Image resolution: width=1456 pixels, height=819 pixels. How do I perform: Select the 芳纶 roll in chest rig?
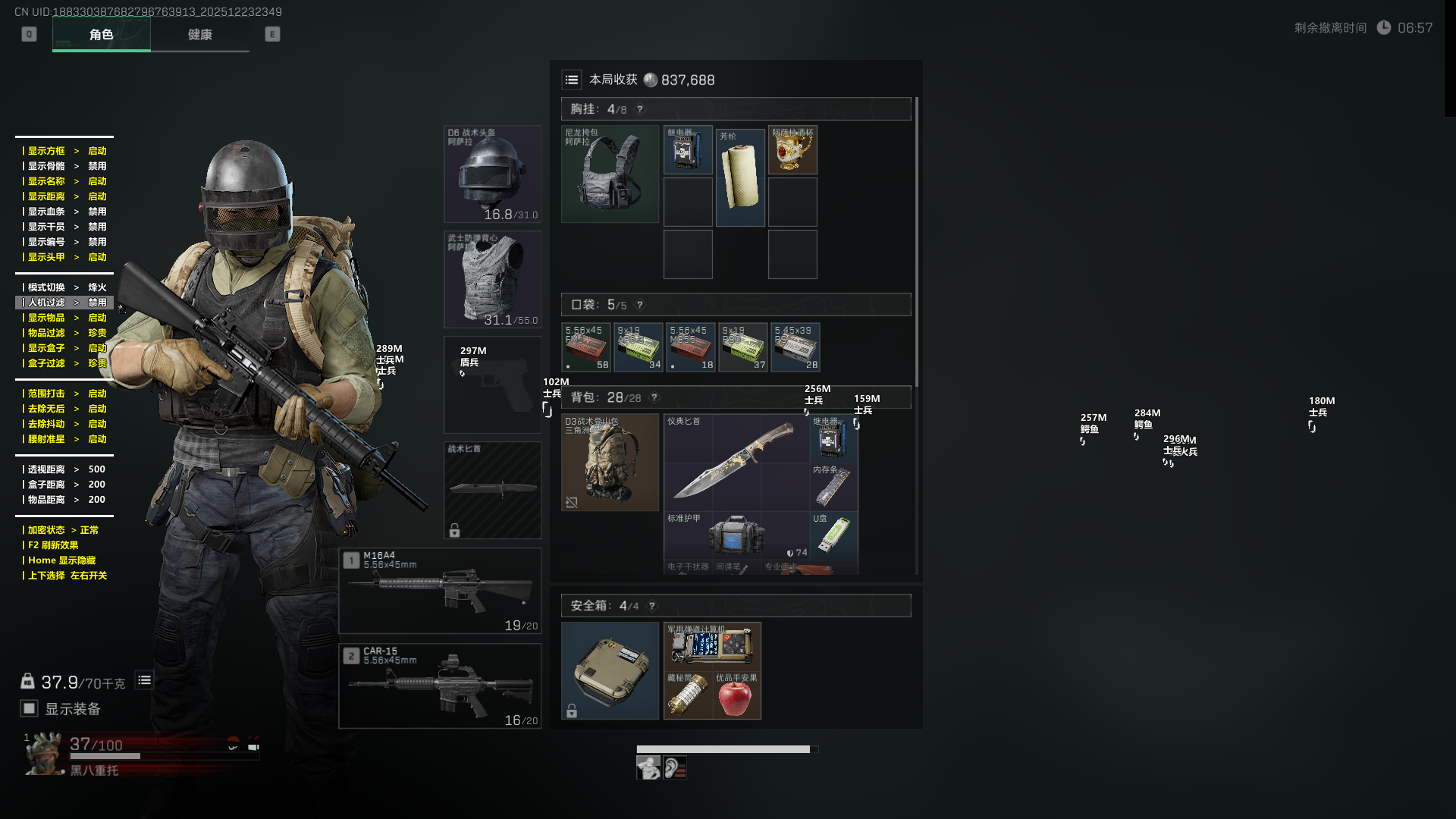click(x=740, y=177)
